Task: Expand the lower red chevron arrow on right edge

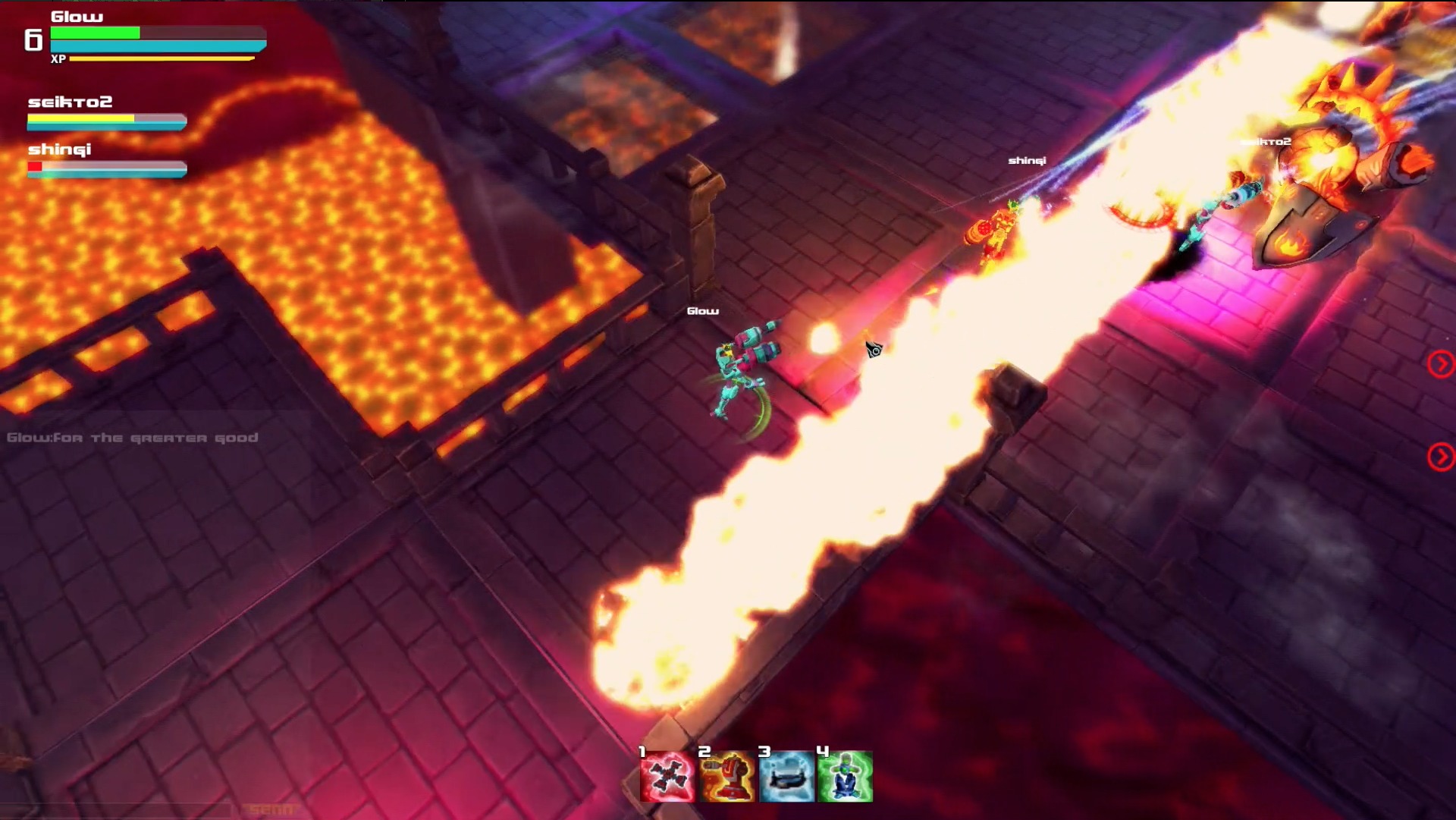Action: 1439,456
